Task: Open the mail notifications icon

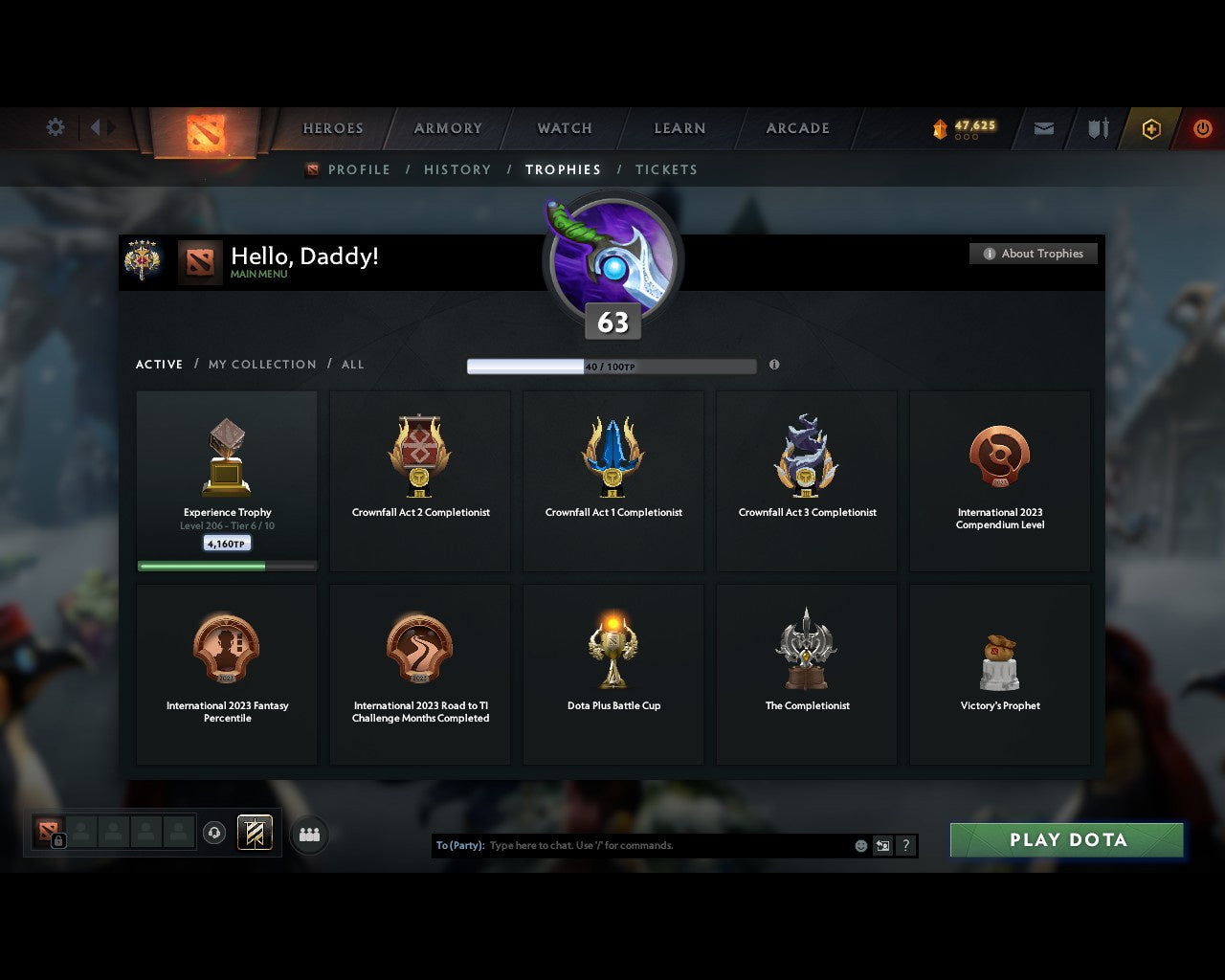Action: [x=1043, y=127]
